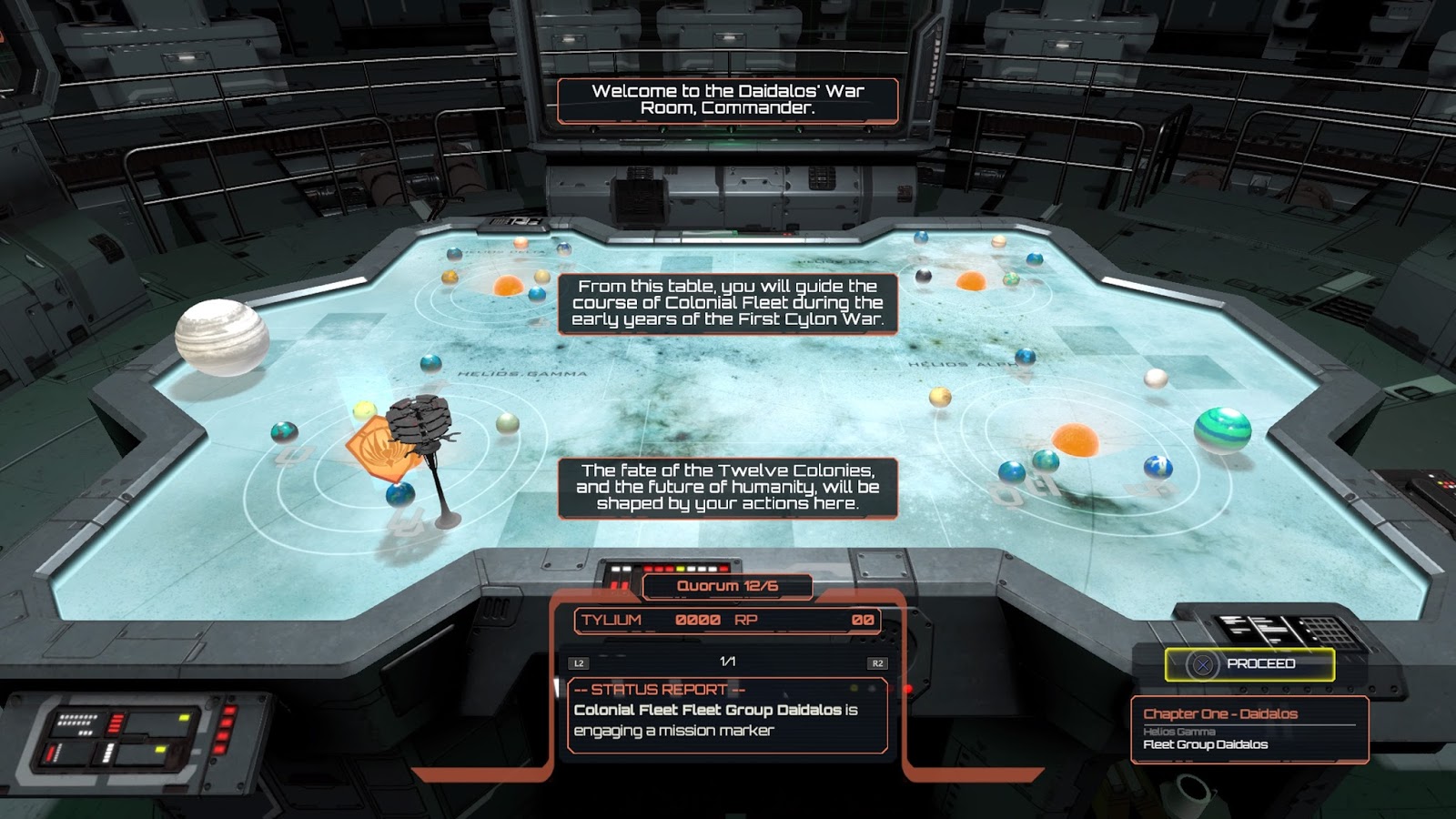Open the Chapter One - Daidalos objective panel
Screen dimensions: 1456x819
click(x=1249, y=729)
